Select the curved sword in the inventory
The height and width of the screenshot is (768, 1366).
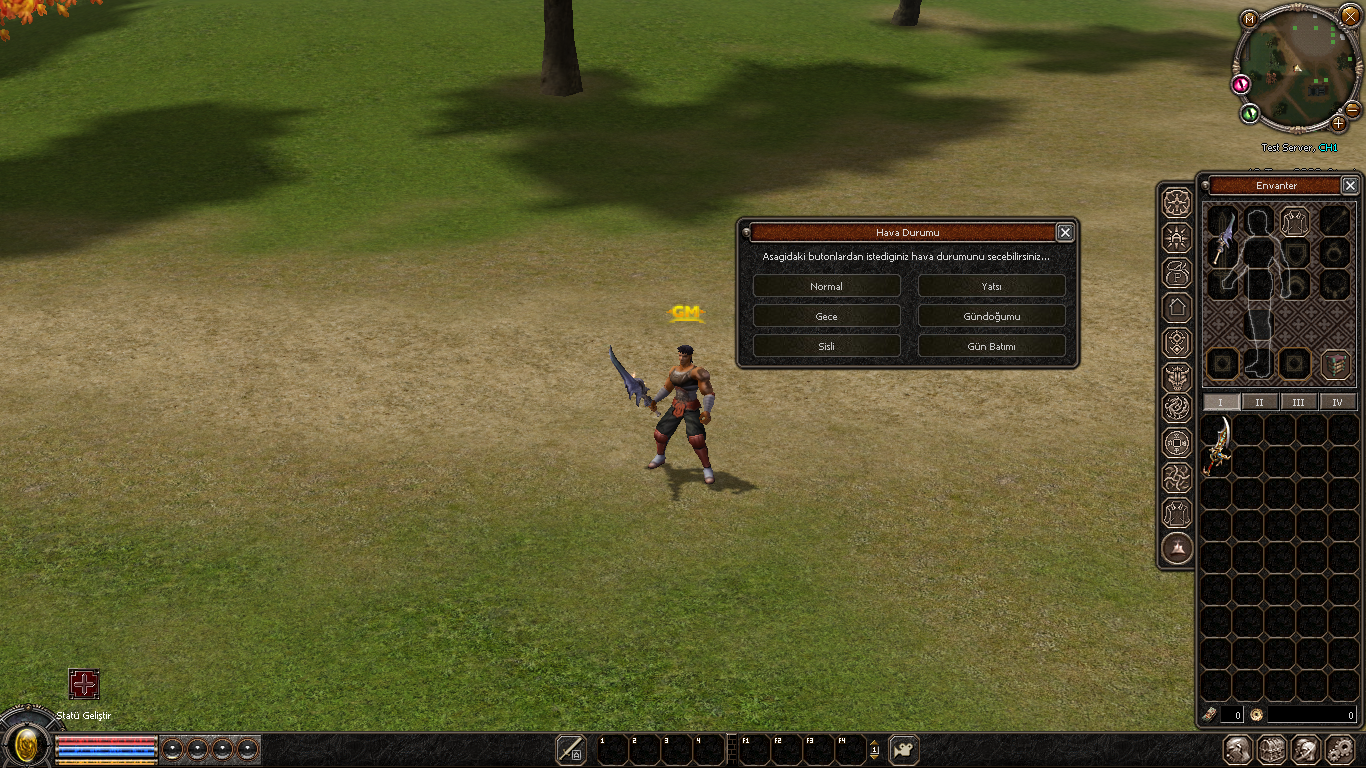[1216, 445]
